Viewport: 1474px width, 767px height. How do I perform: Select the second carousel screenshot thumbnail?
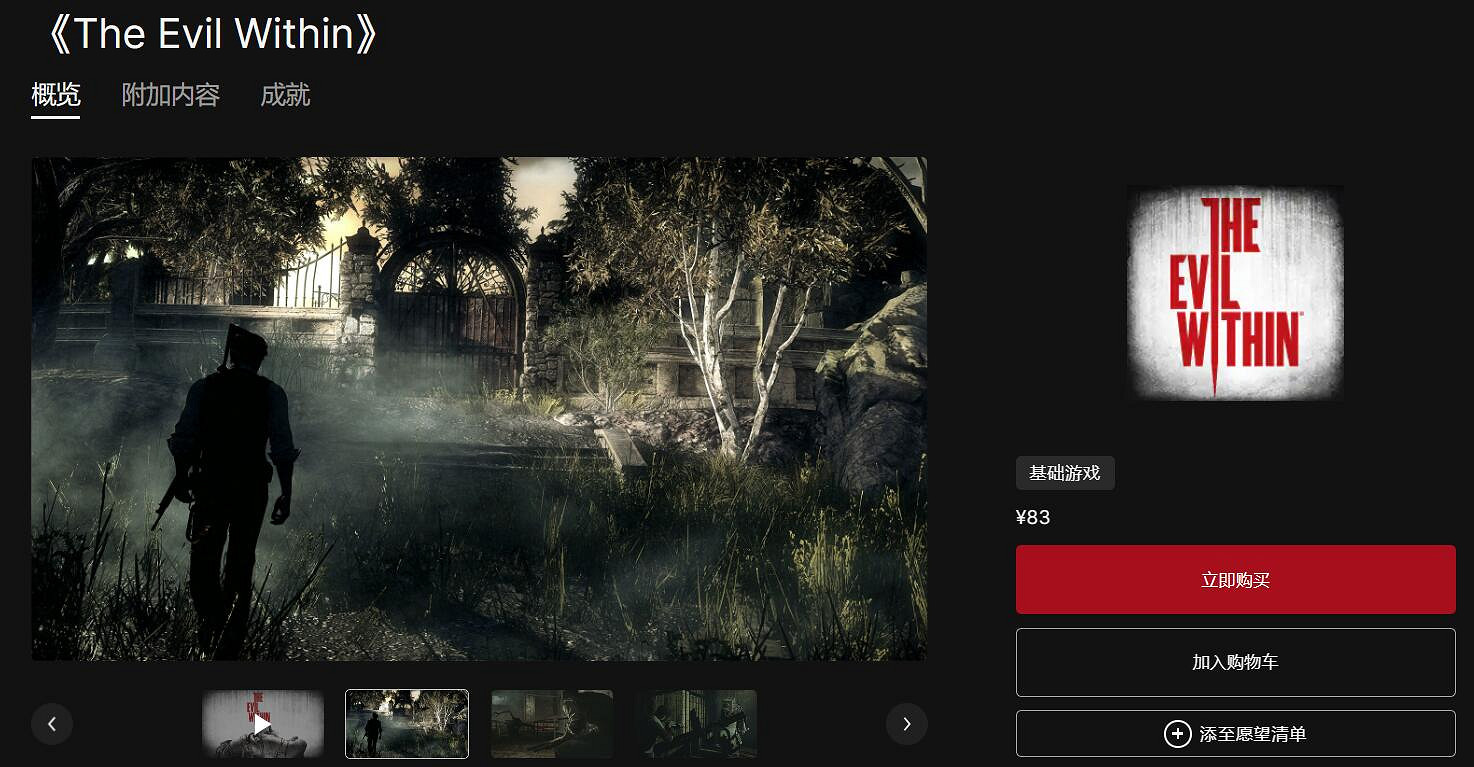[x=407, y=723]
